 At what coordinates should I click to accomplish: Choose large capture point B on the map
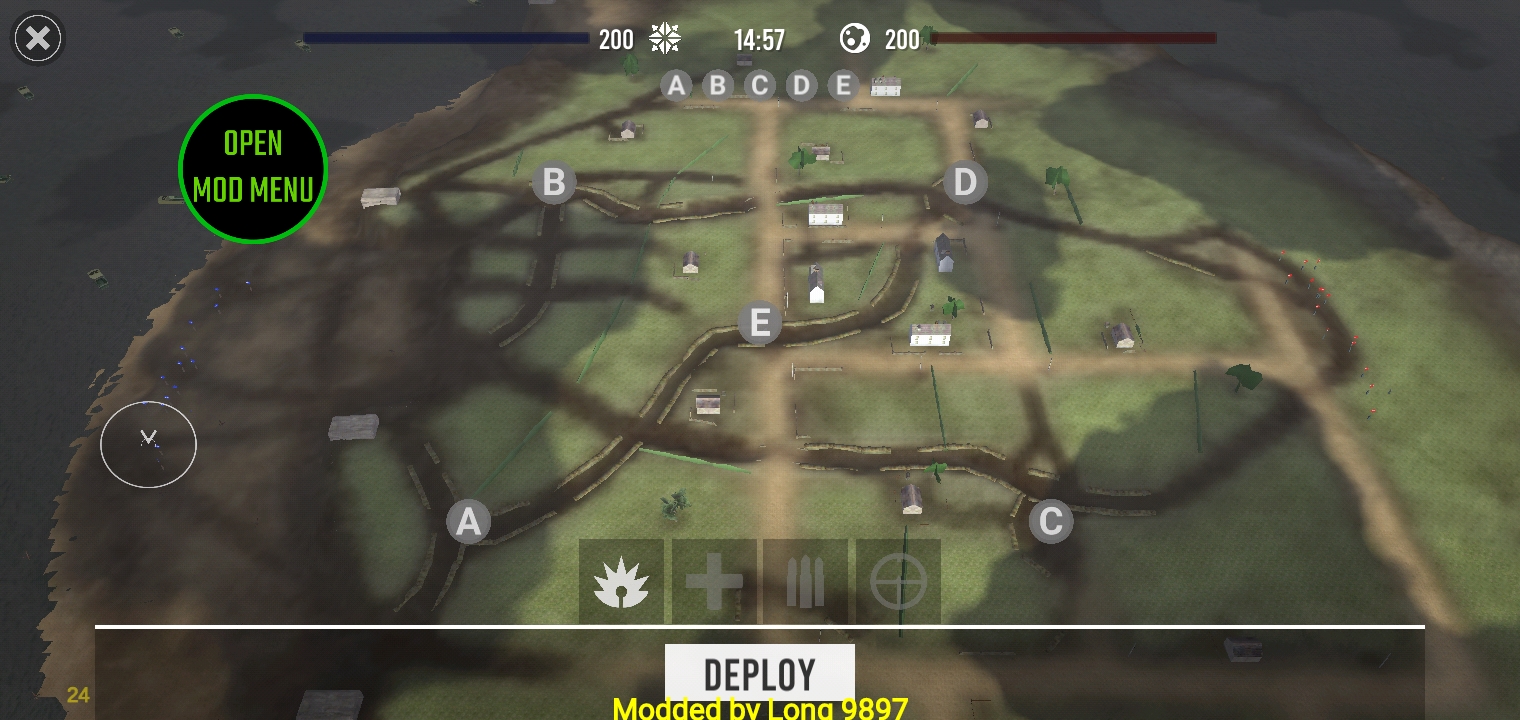click(x=554, y=183)
